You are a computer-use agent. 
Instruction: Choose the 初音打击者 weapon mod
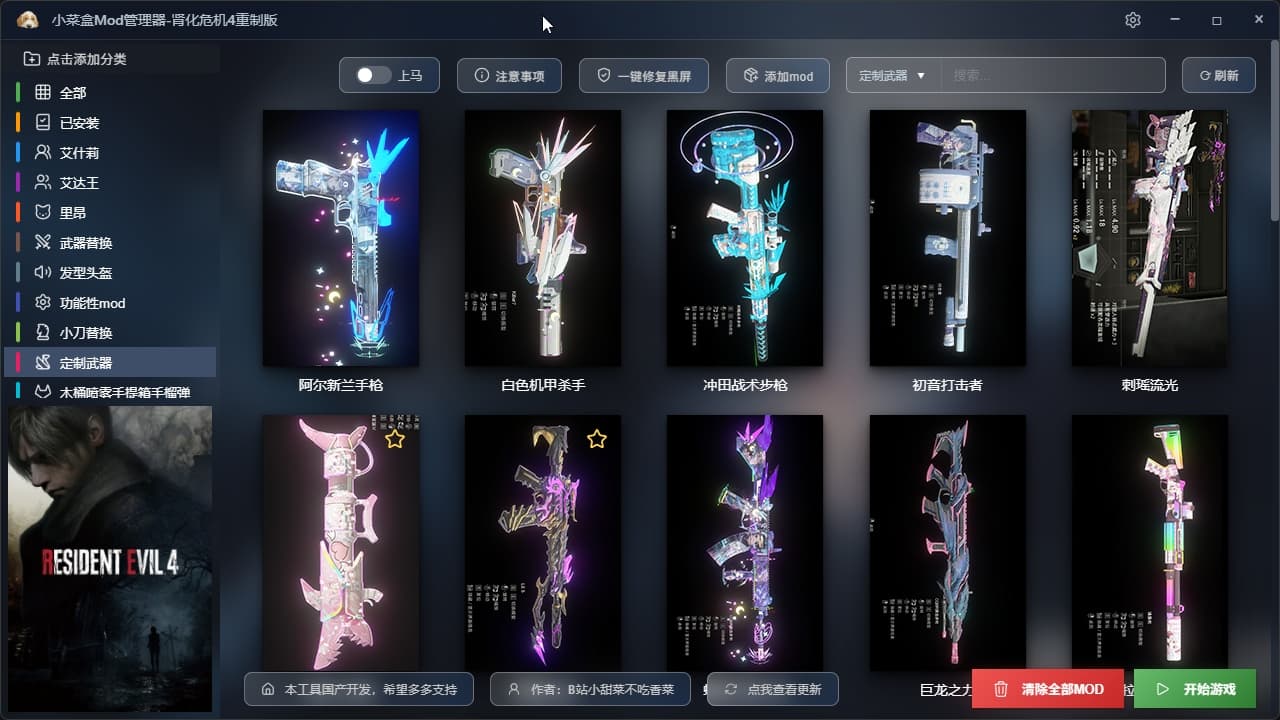[947, 238]
